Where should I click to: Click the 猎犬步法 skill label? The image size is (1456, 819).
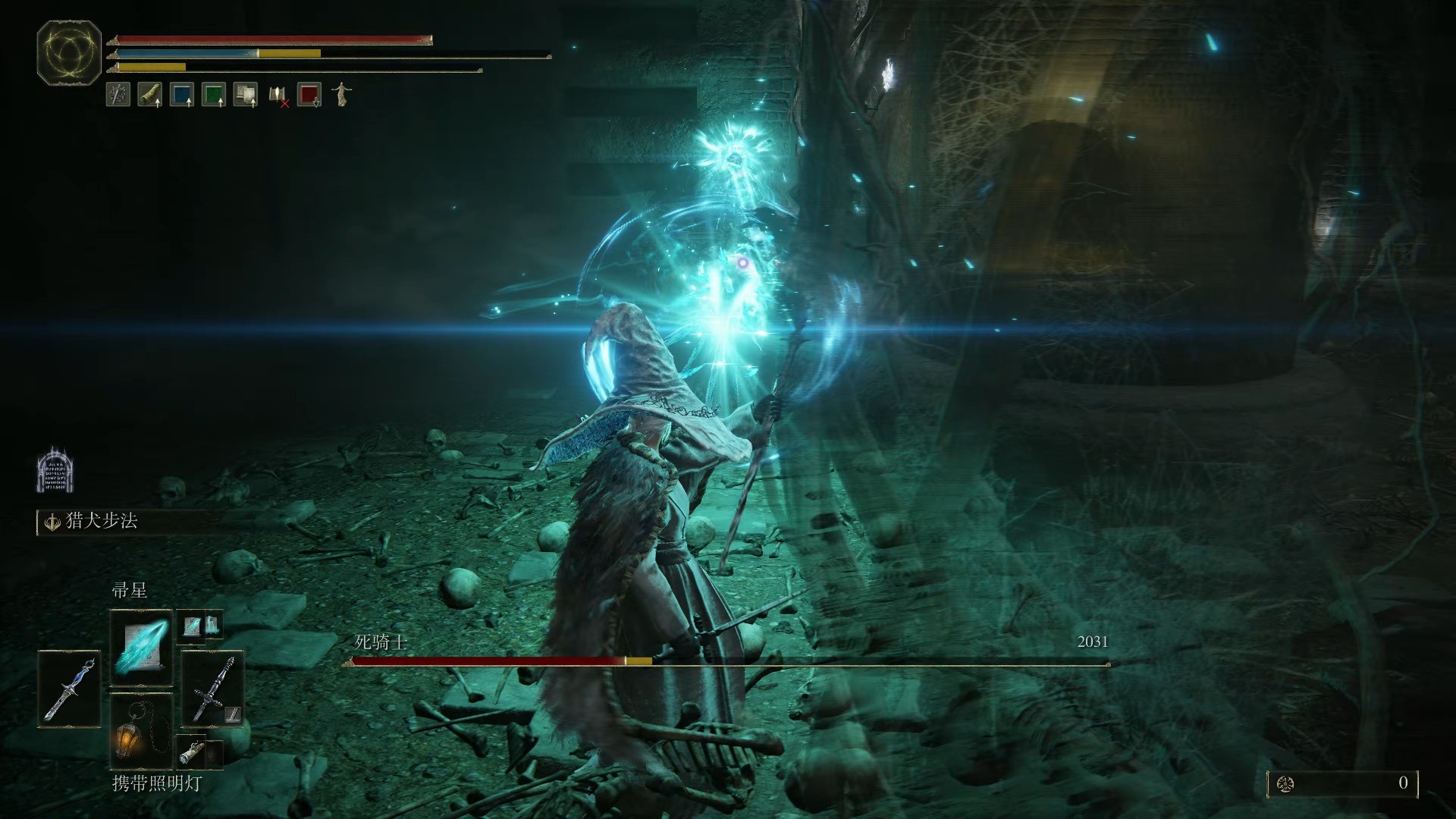tap(102, 522)
